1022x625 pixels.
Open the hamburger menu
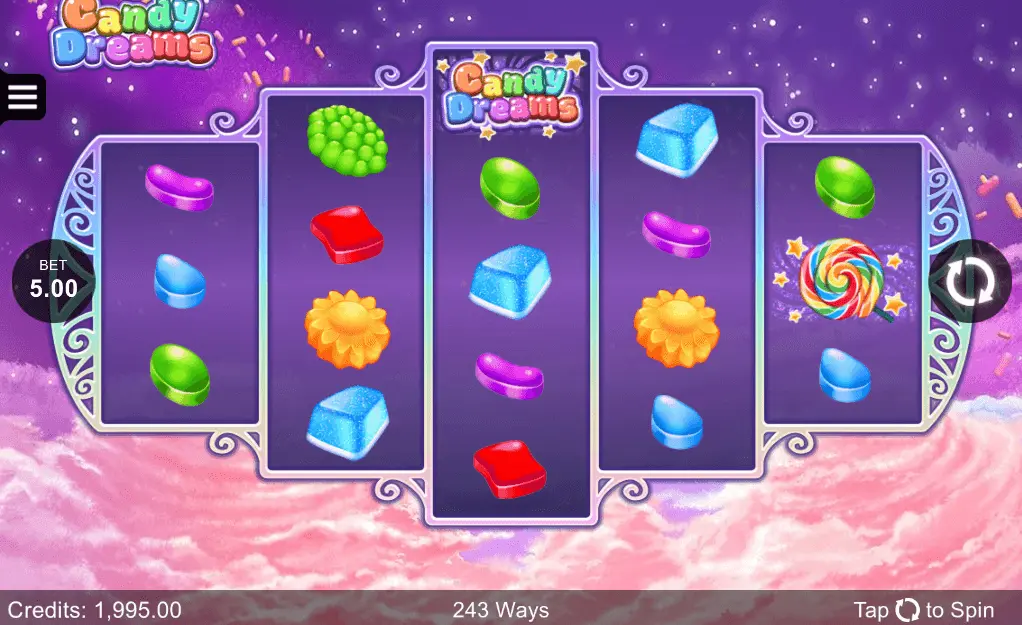[x=22, y=97]
